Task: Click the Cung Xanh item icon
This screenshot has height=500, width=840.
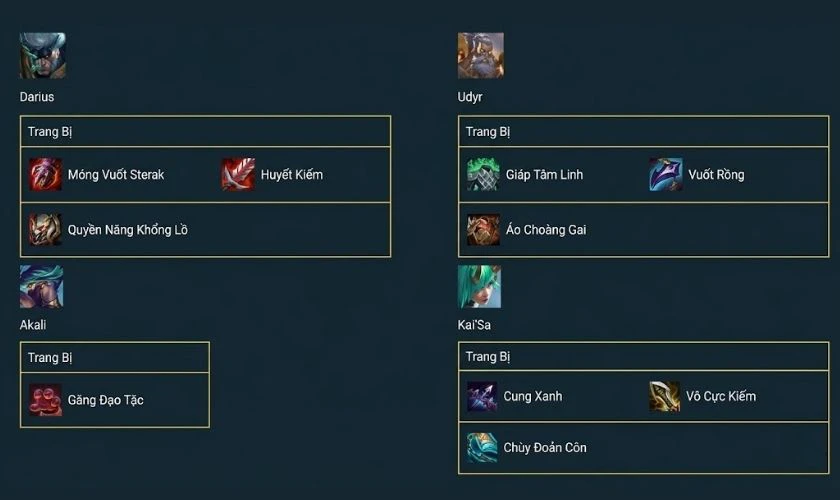Action: pos(482,396)
